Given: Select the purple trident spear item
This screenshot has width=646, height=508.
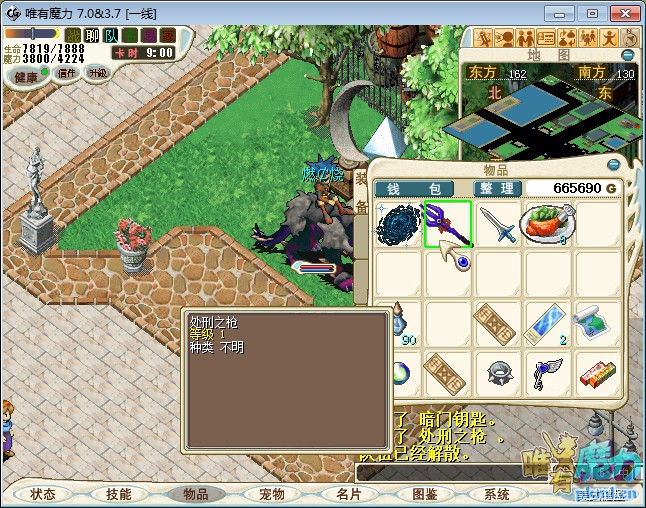Looking at the screenshot, I should point(446,223).
